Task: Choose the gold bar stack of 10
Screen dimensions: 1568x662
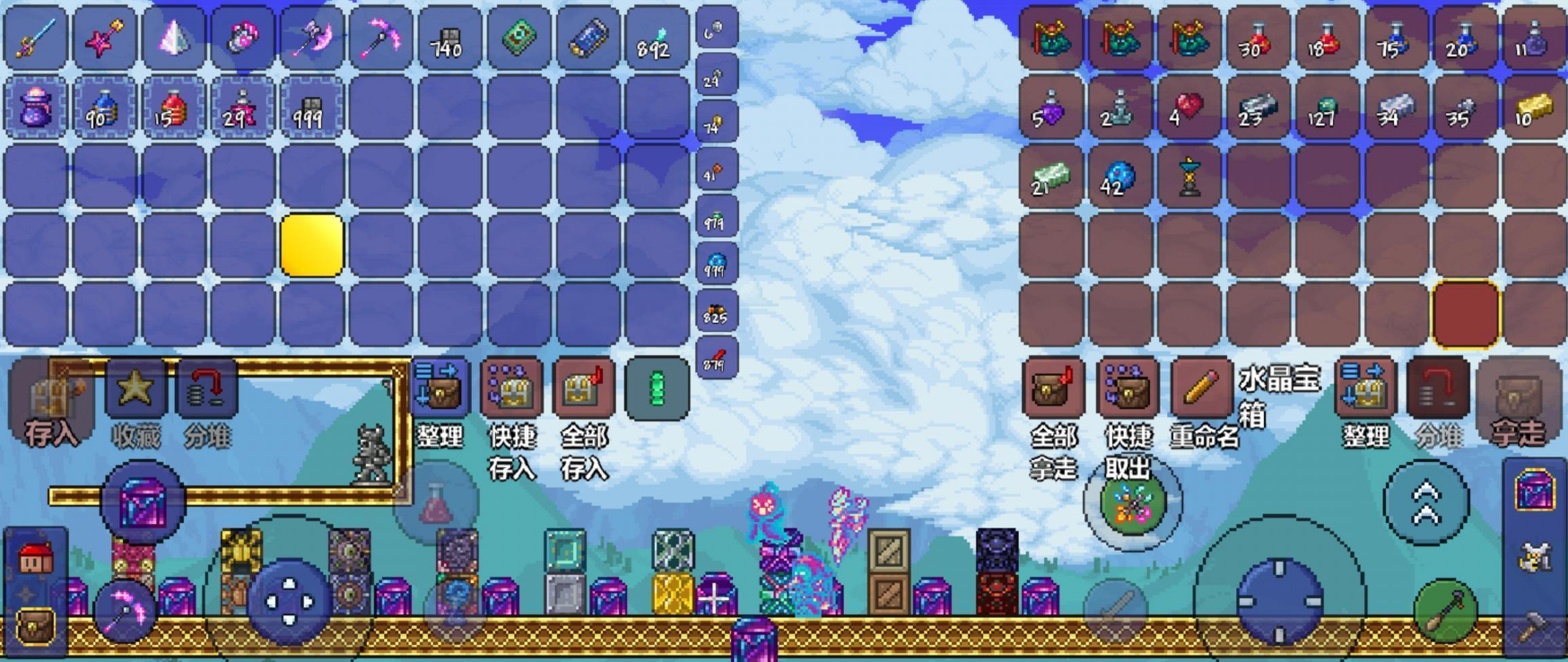Action: pyautogui.click(x=1532, y=109)
